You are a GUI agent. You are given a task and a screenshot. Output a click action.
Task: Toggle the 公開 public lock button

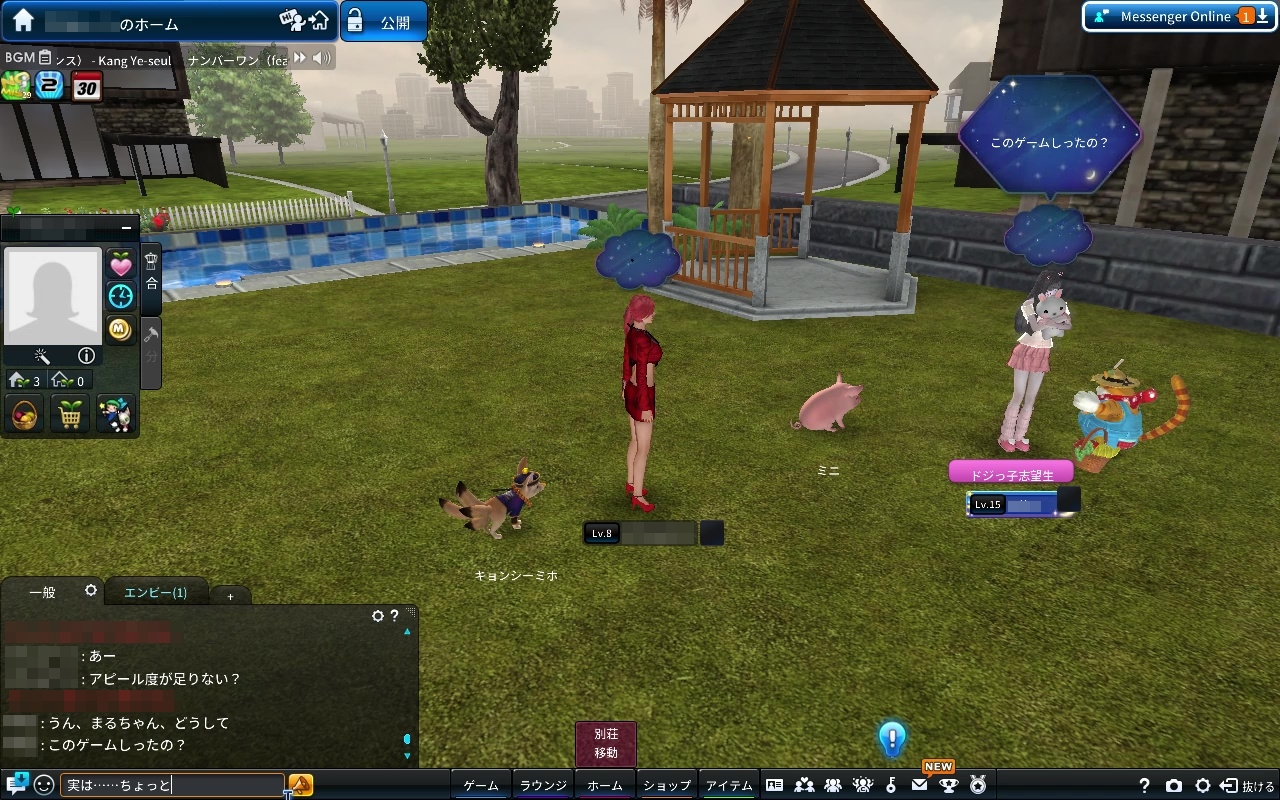[x=384, y=22]
